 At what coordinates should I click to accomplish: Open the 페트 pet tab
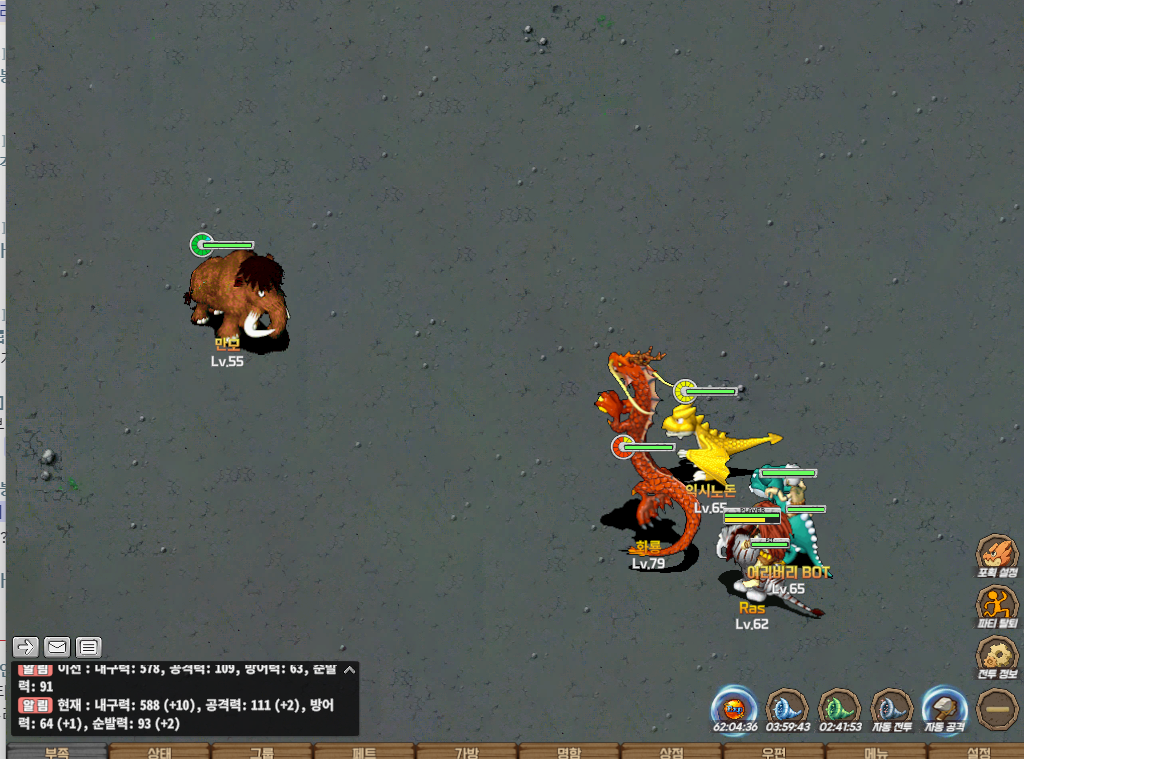coord(364,752)
